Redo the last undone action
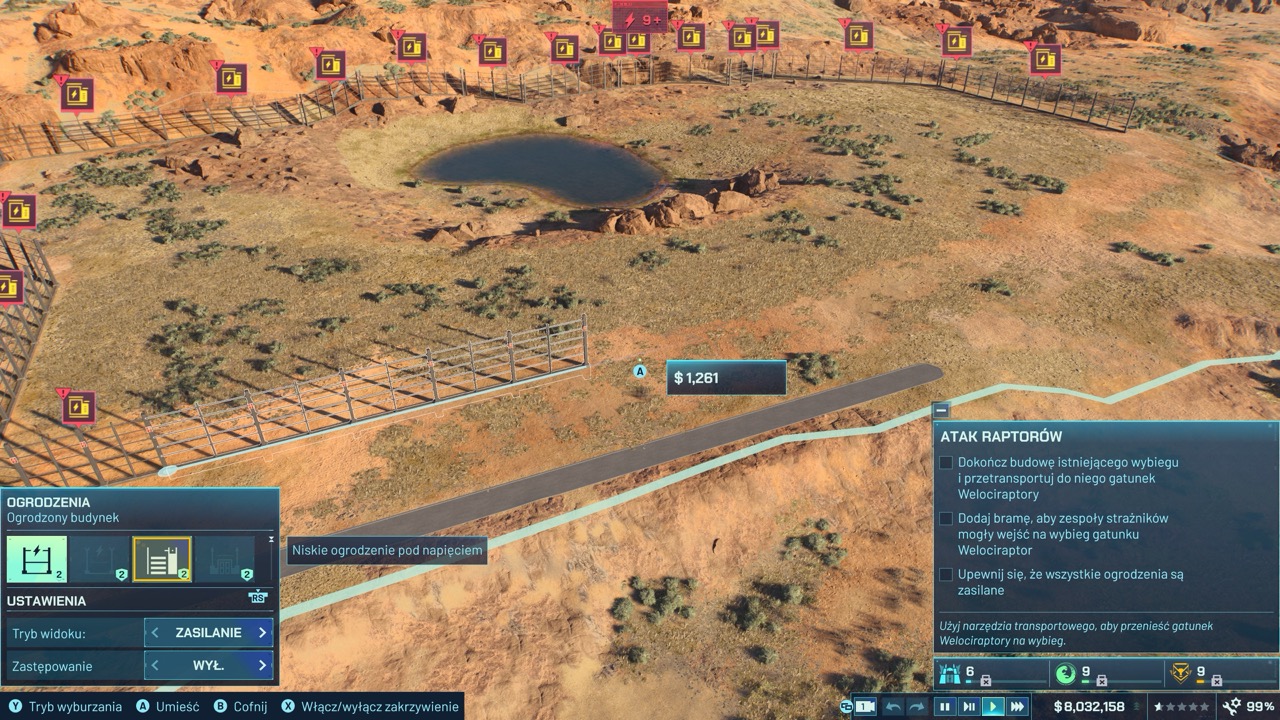 pos(917,706)
